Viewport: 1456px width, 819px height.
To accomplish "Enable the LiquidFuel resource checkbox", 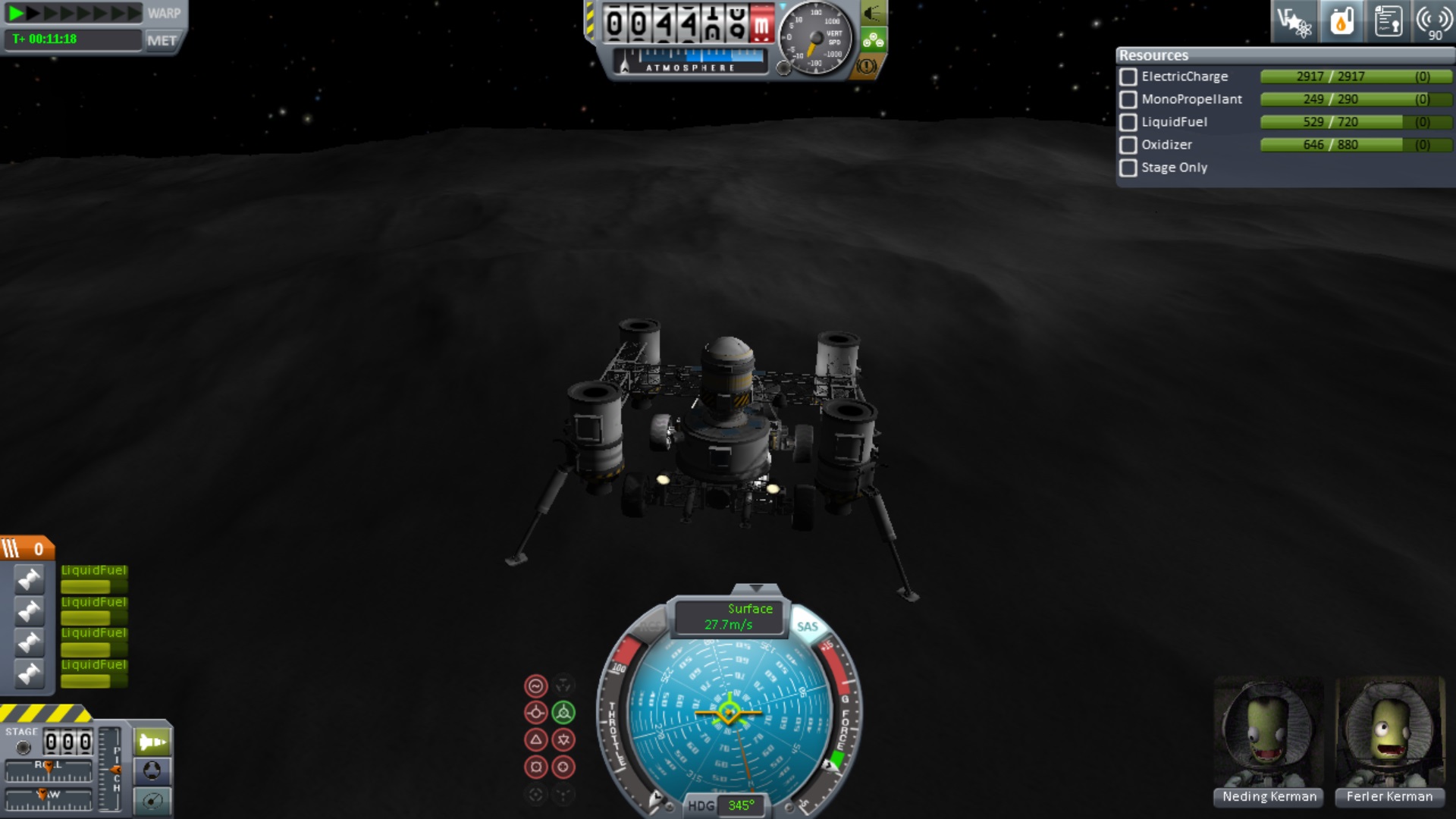I will click(1128, 122).
